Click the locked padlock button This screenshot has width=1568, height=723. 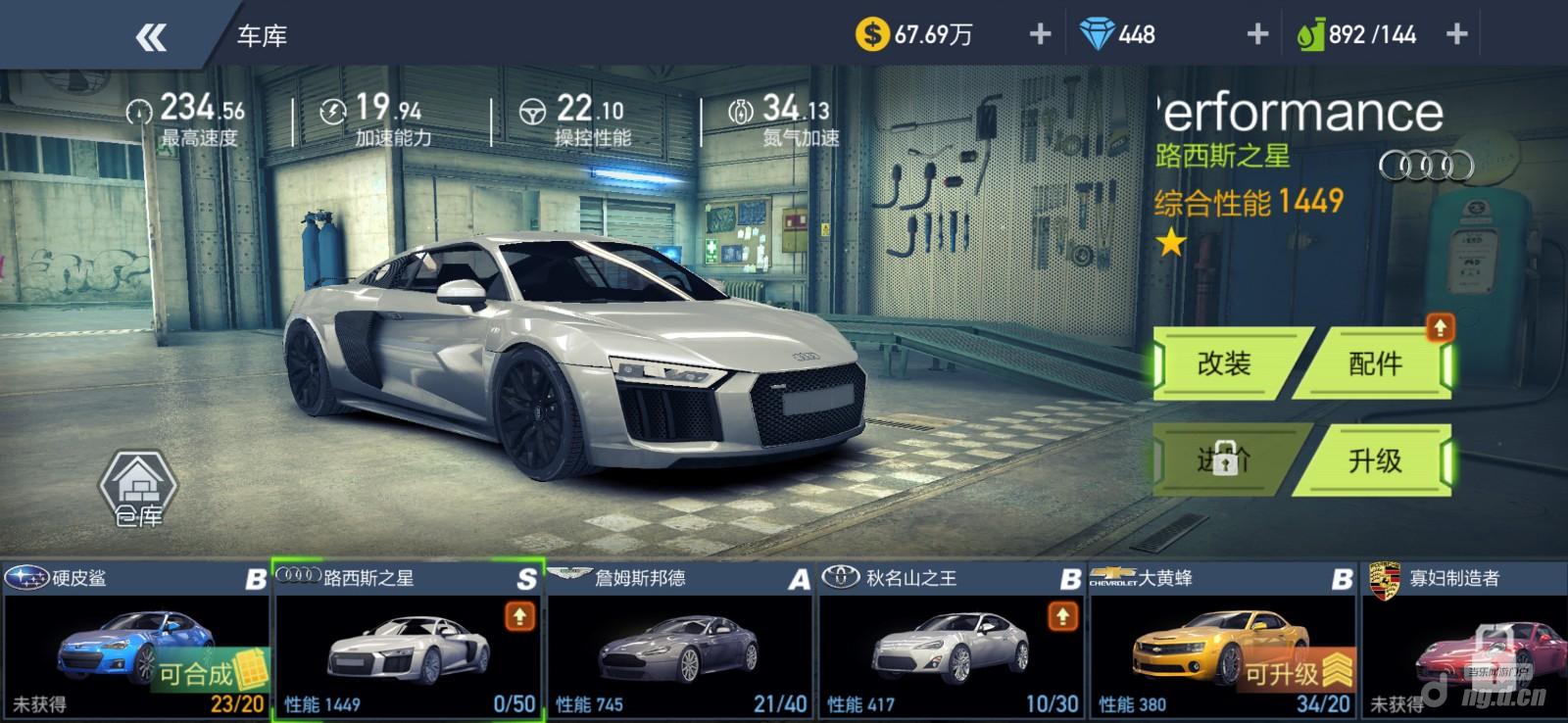[x=1224, y=459]
